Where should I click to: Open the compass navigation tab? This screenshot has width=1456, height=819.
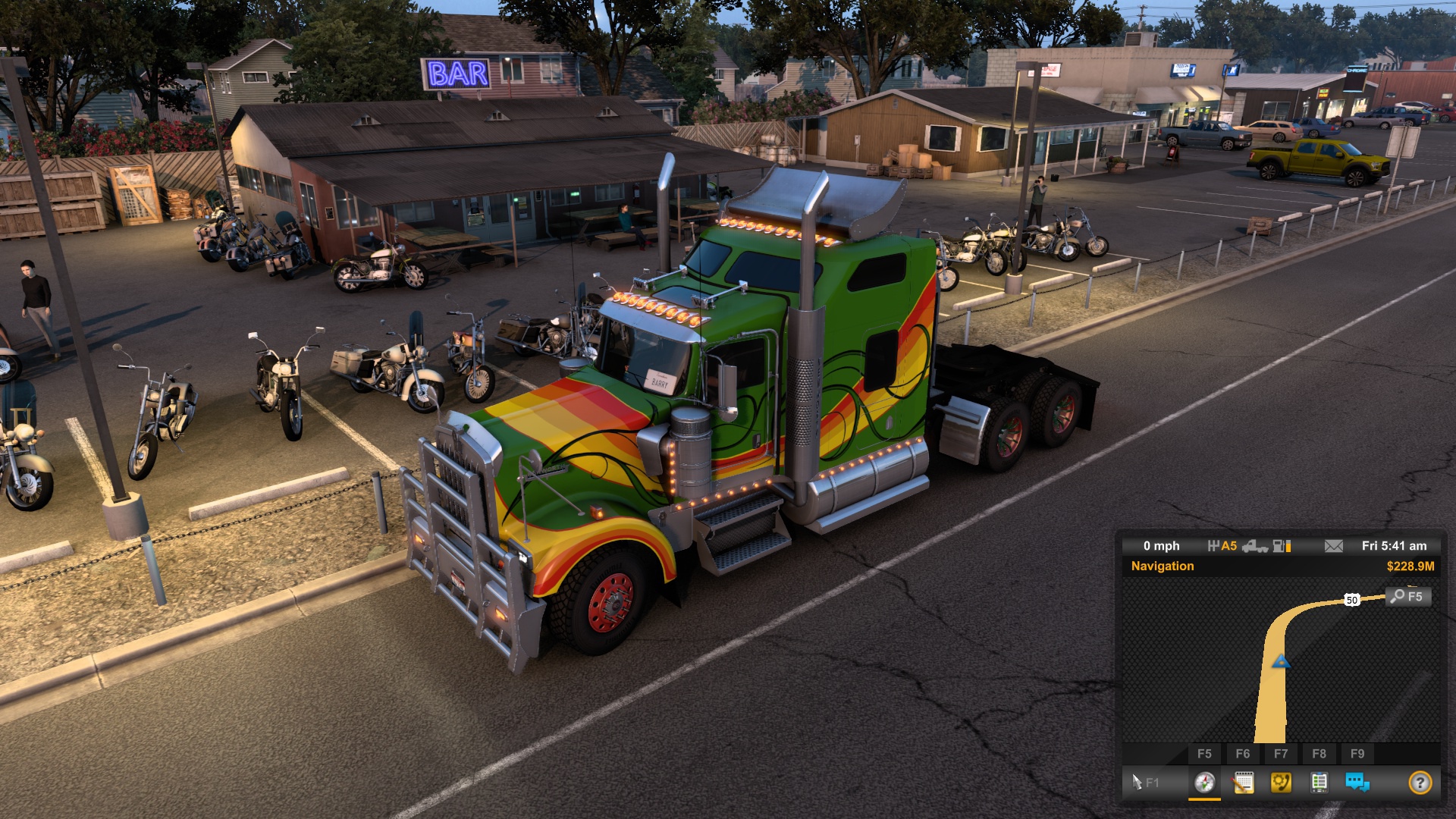click(x=1204, y=782)
